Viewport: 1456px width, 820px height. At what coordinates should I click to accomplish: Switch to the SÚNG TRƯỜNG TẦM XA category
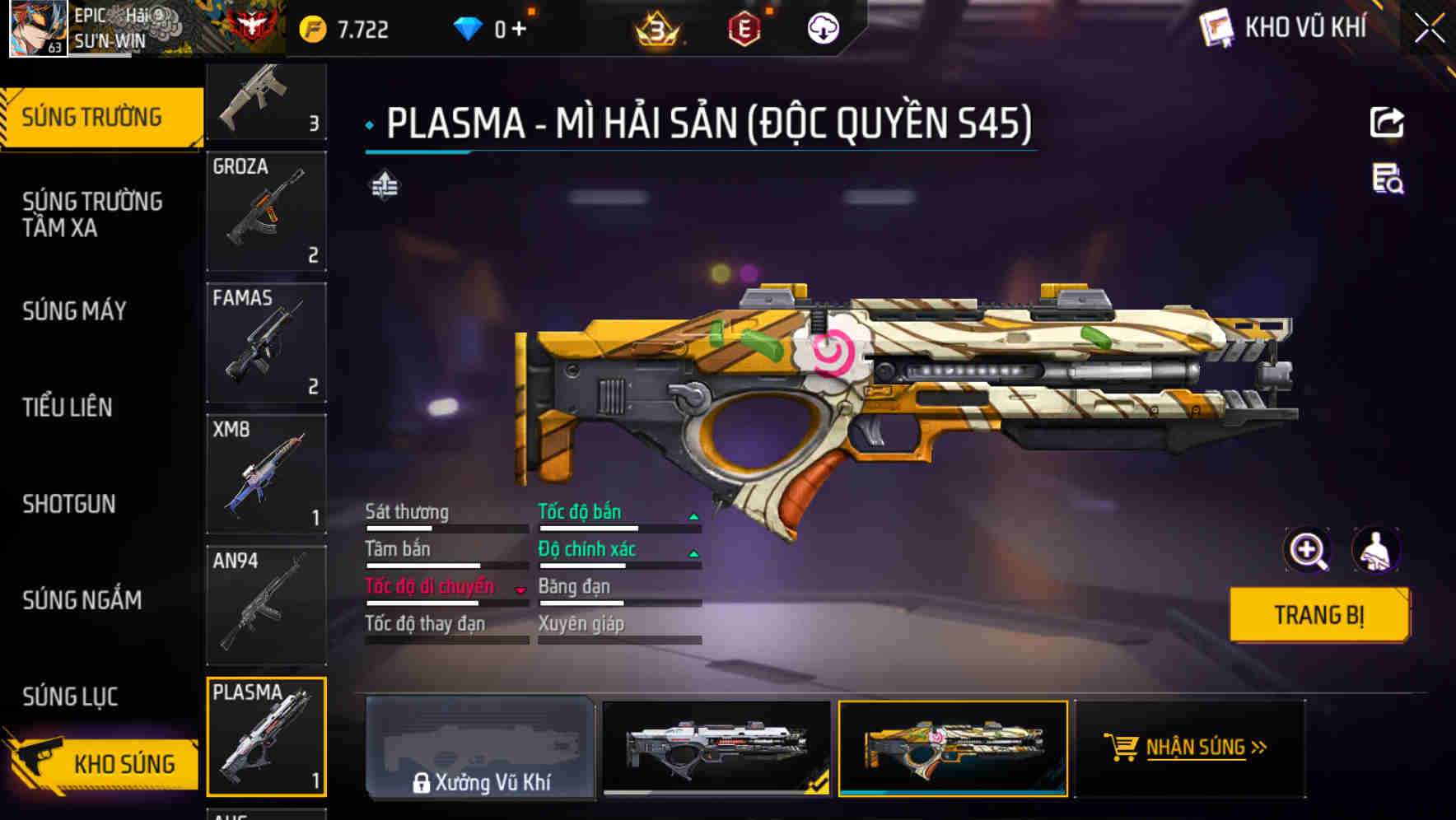92,214
